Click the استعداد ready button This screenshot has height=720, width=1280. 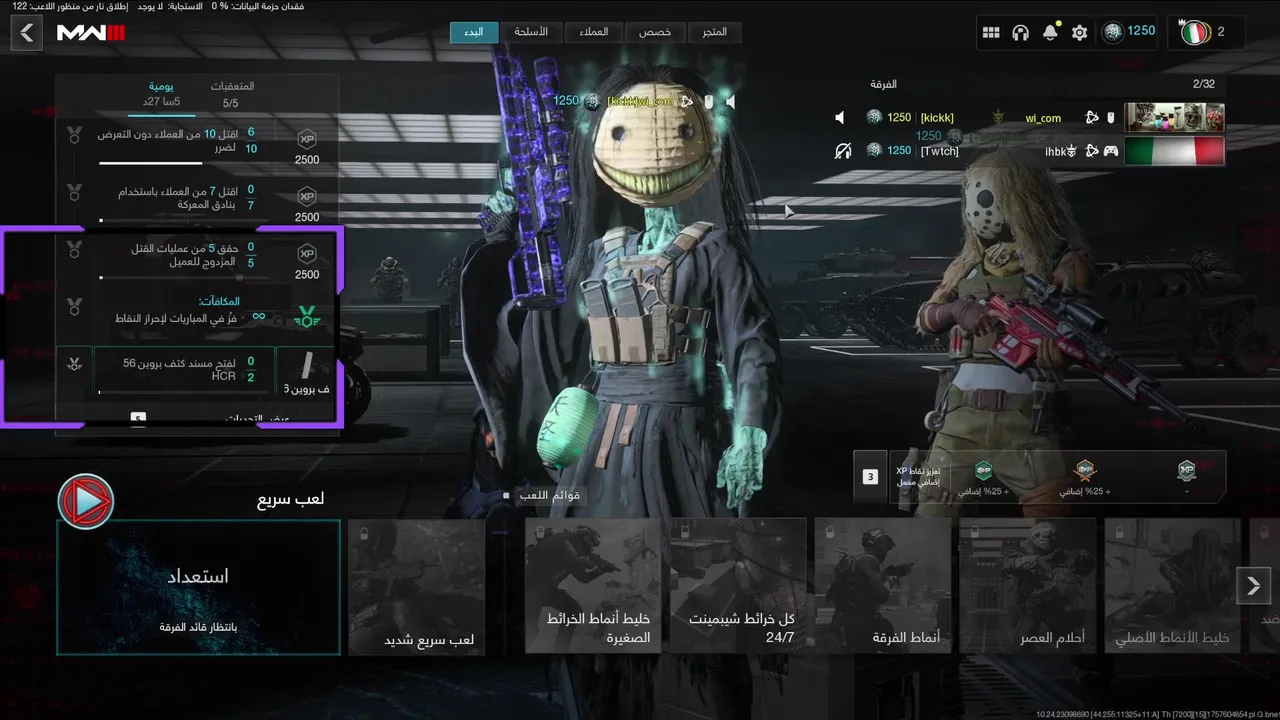198,587
